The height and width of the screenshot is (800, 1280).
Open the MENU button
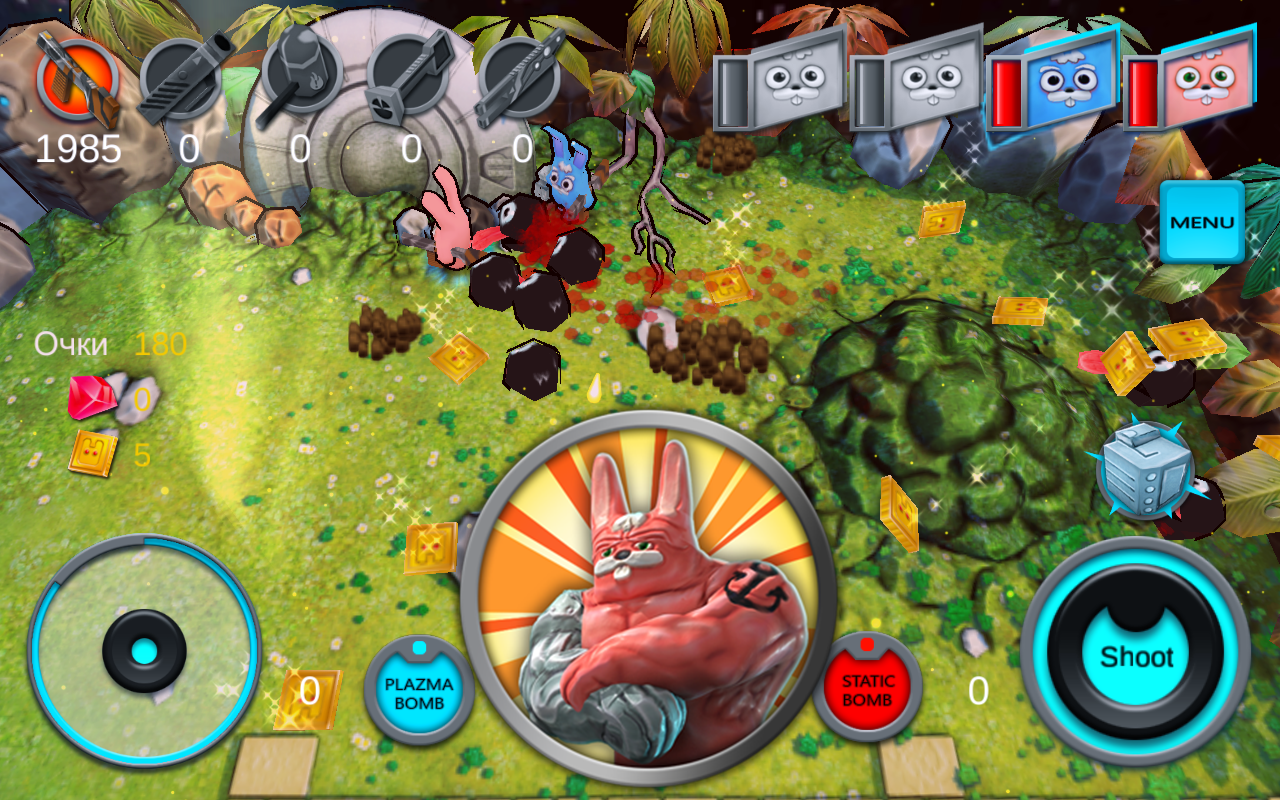tap(1202, 222)
